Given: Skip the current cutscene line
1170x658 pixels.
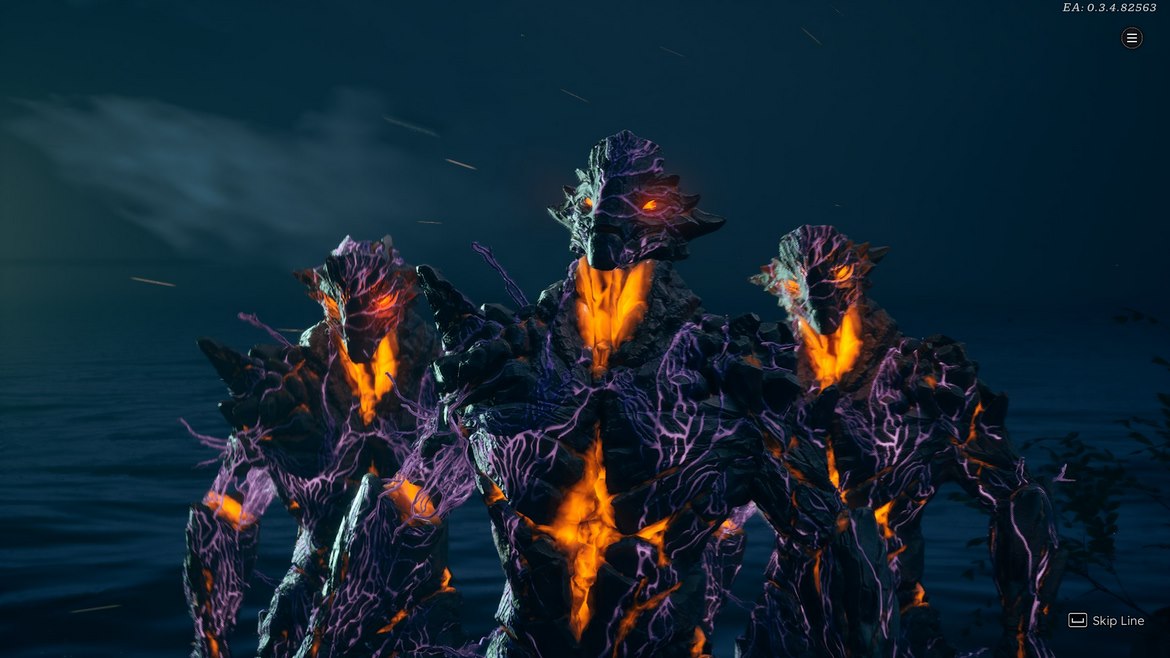Looking at the screenshot, I should pos(1106,620).
